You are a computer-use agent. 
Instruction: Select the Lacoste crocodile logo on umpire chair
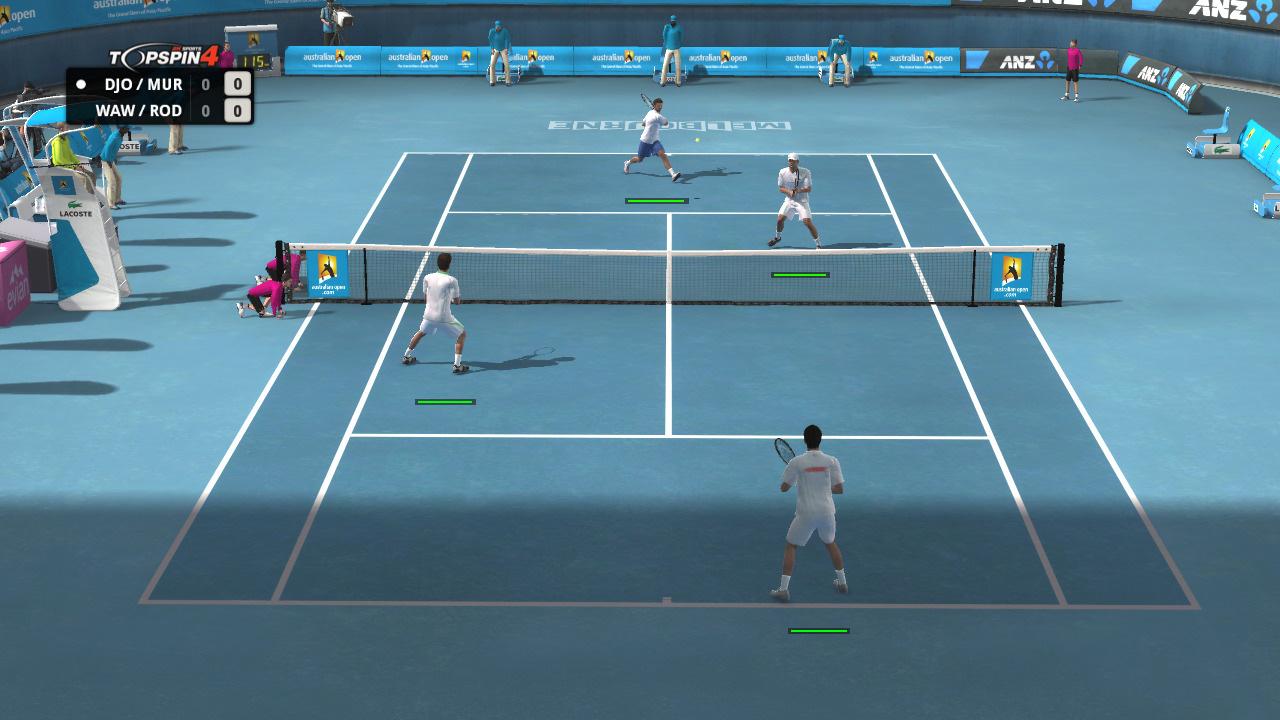click(76, 202)
